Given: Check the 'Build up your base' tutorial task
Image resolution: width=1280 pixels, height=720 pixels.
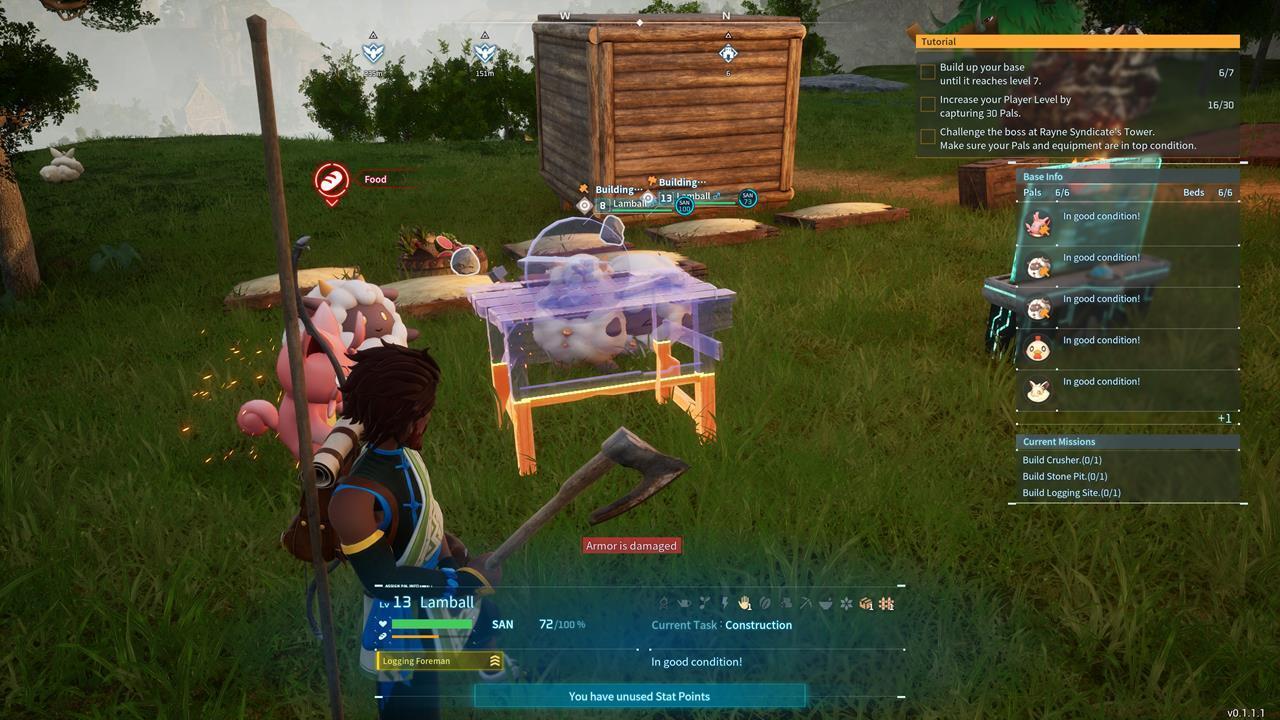Looking at the screenshot, I should coord(927,70).
